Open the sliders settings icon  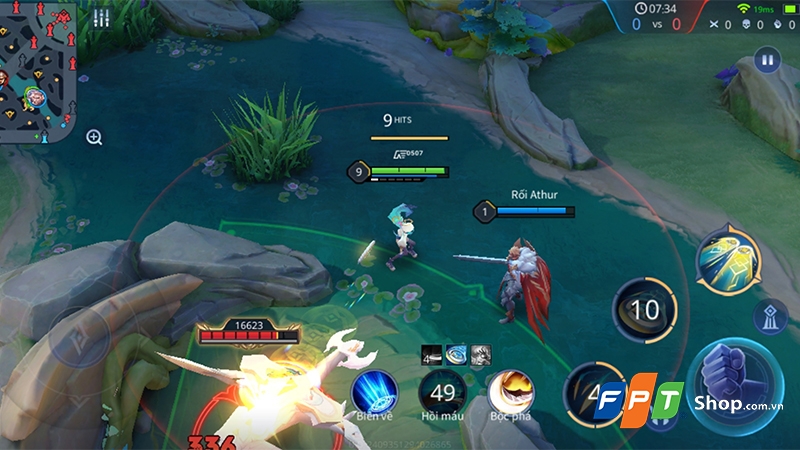tap(101, 18)
